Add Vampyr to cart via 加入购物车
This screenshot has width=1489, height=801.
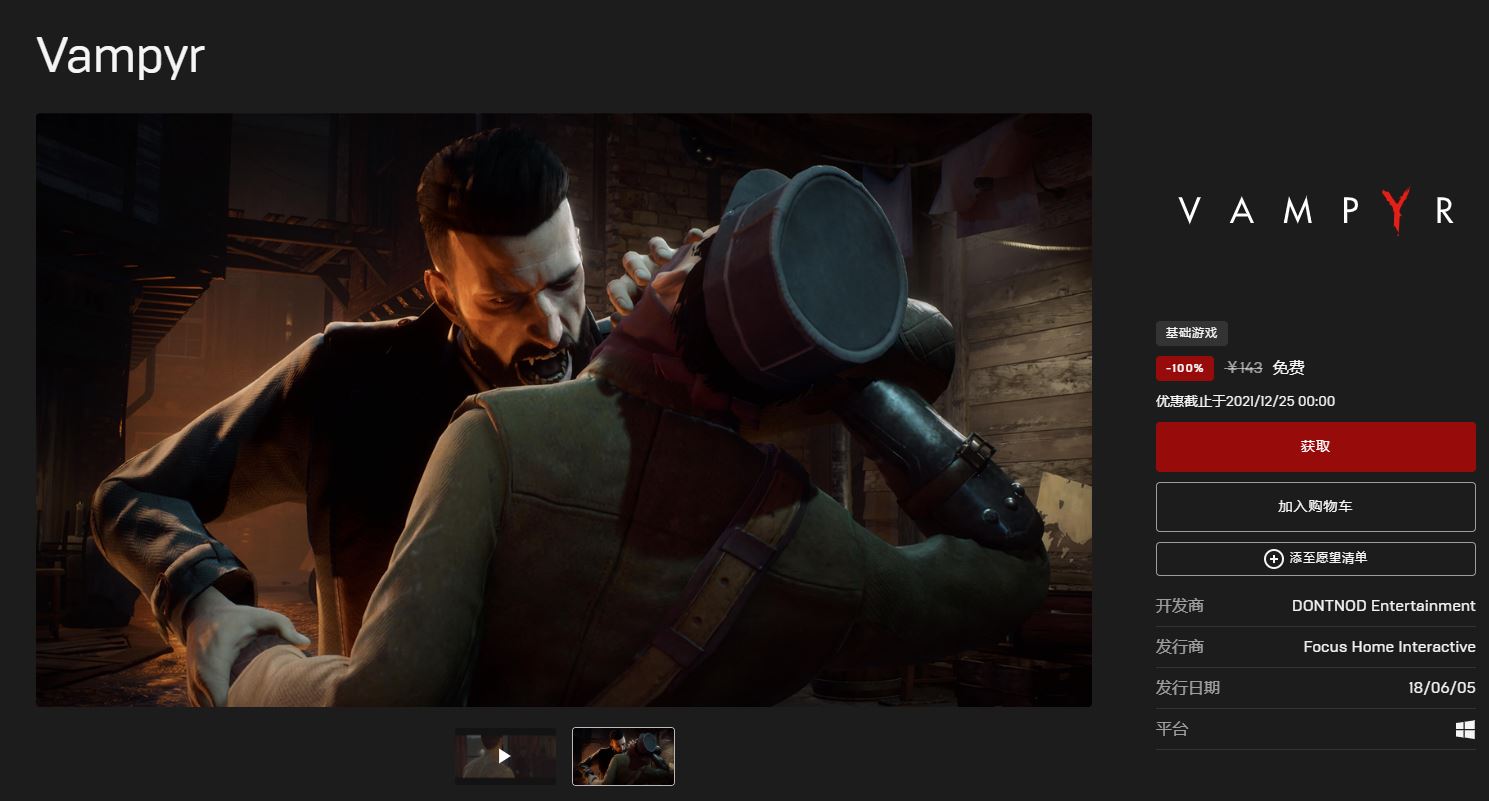[1315, 507]
